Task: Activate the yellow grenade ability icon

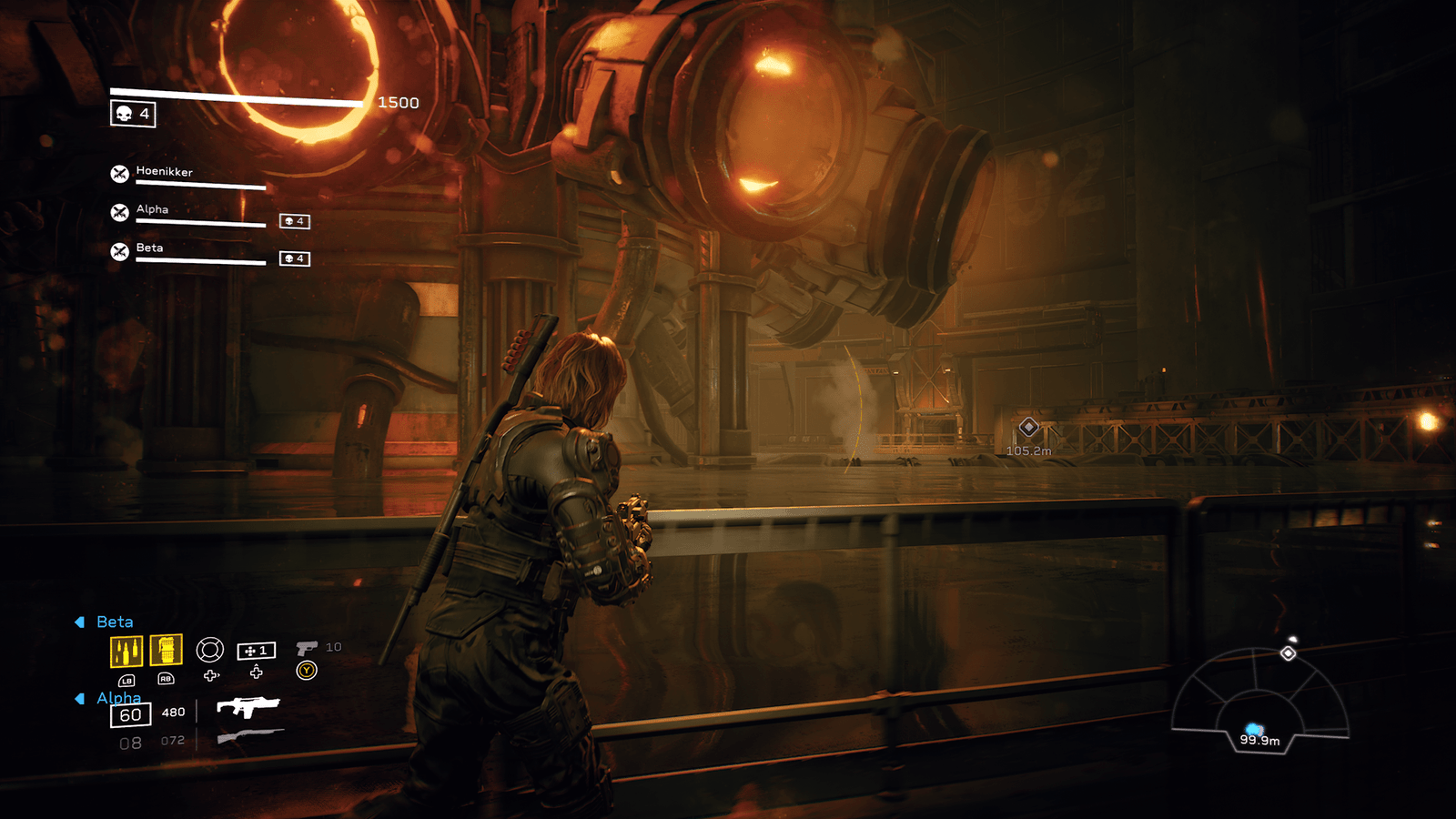Action: [166, 650]
